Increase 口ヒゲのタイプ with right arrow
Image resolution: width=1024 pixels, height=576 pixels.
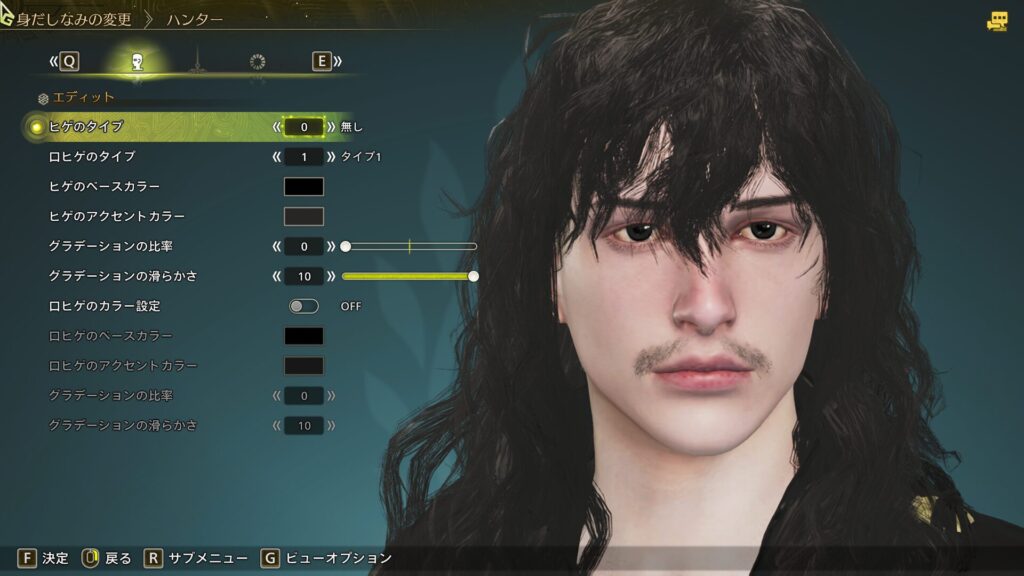(331, 157)
